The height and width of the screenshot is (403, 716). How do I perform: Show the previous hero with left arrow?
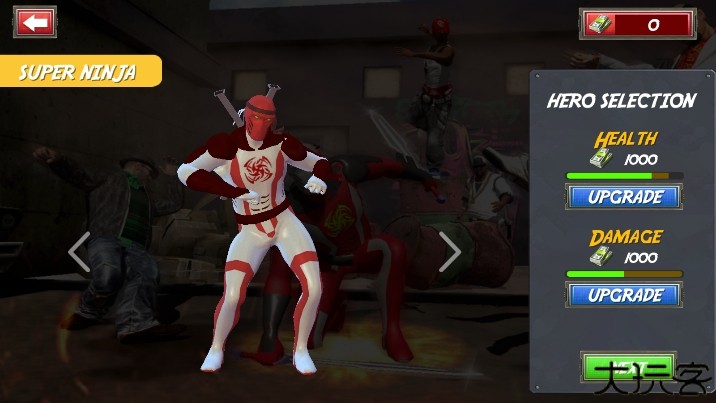point(79,252)
